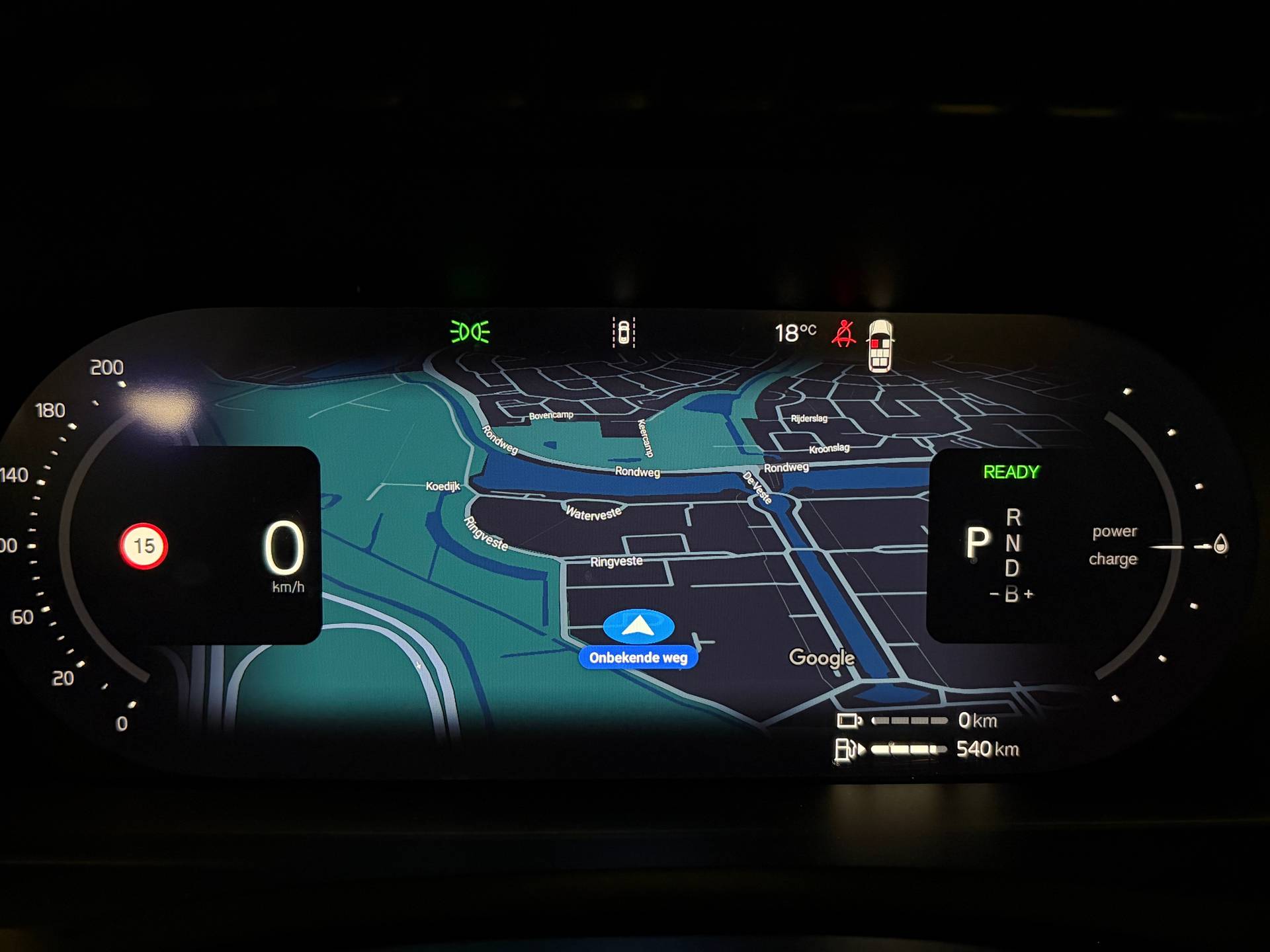
Task: Click the fuel drop gauge icon
Action: [1220, 545]
